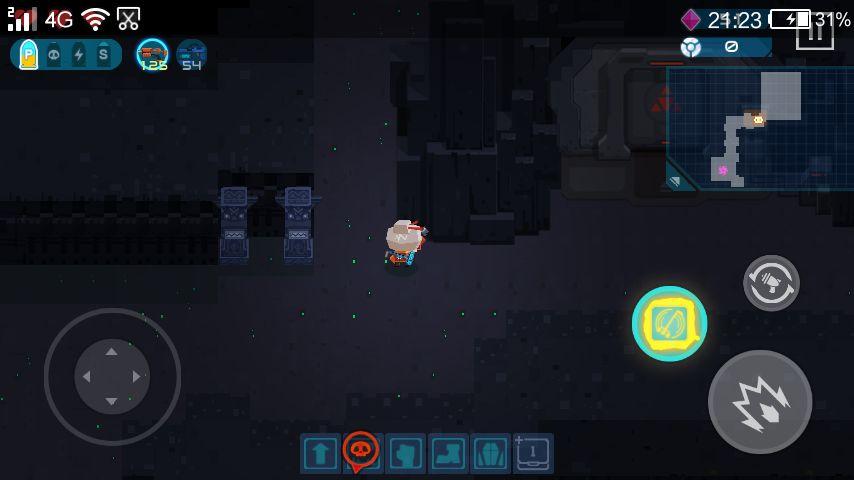Pause the game with the top-right button
This screenshot has width=854, height=480.
814,31
